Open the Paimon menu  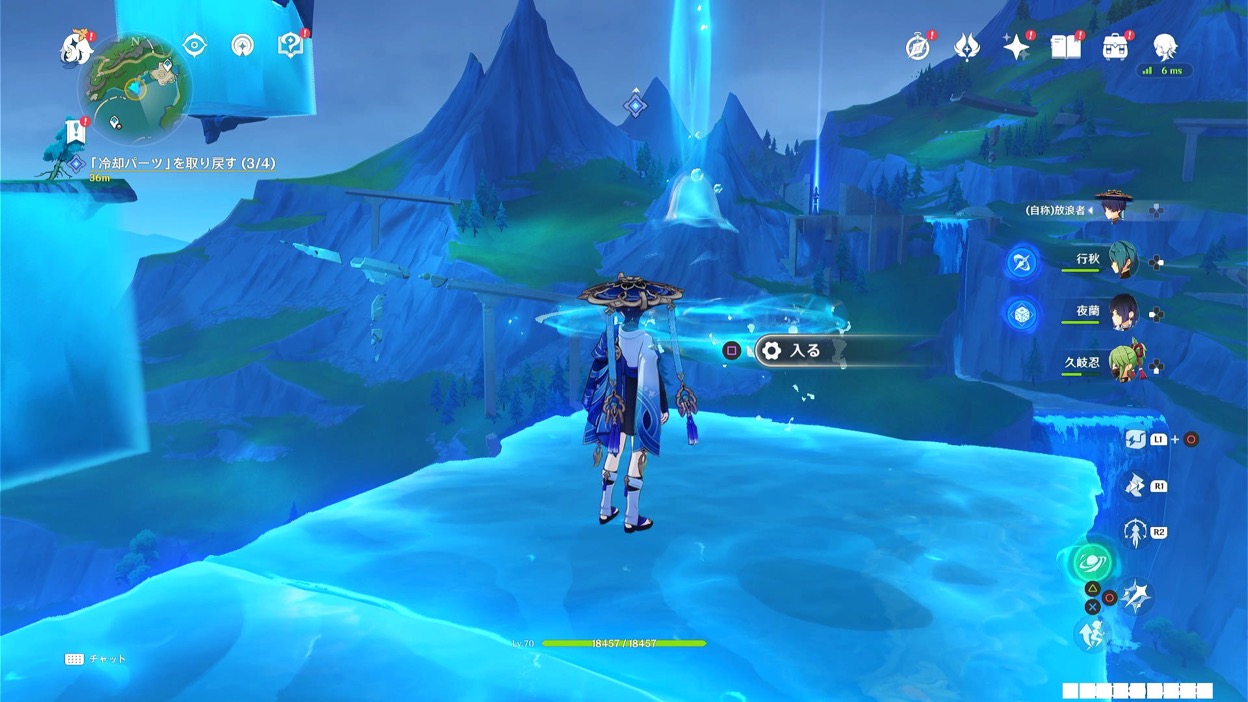pyautogui.click(x=76, y=46)
